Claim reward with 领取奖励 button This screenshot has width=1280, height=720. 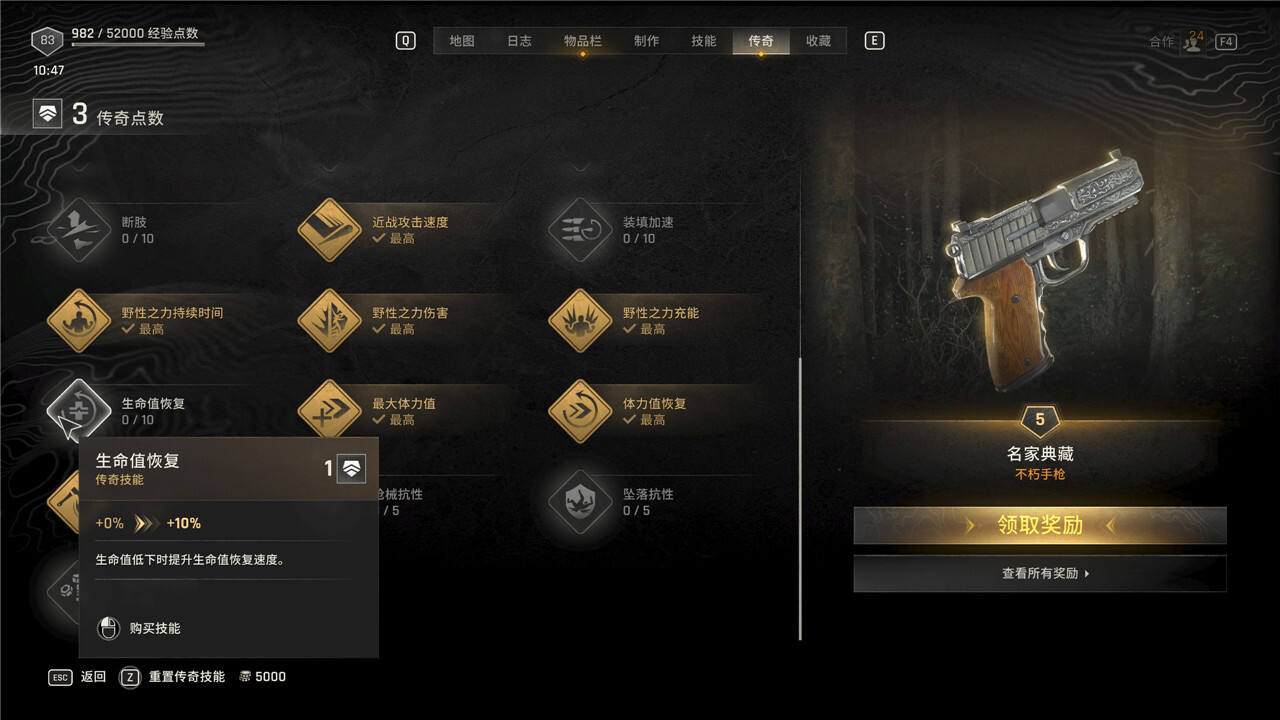[1040, 526]
